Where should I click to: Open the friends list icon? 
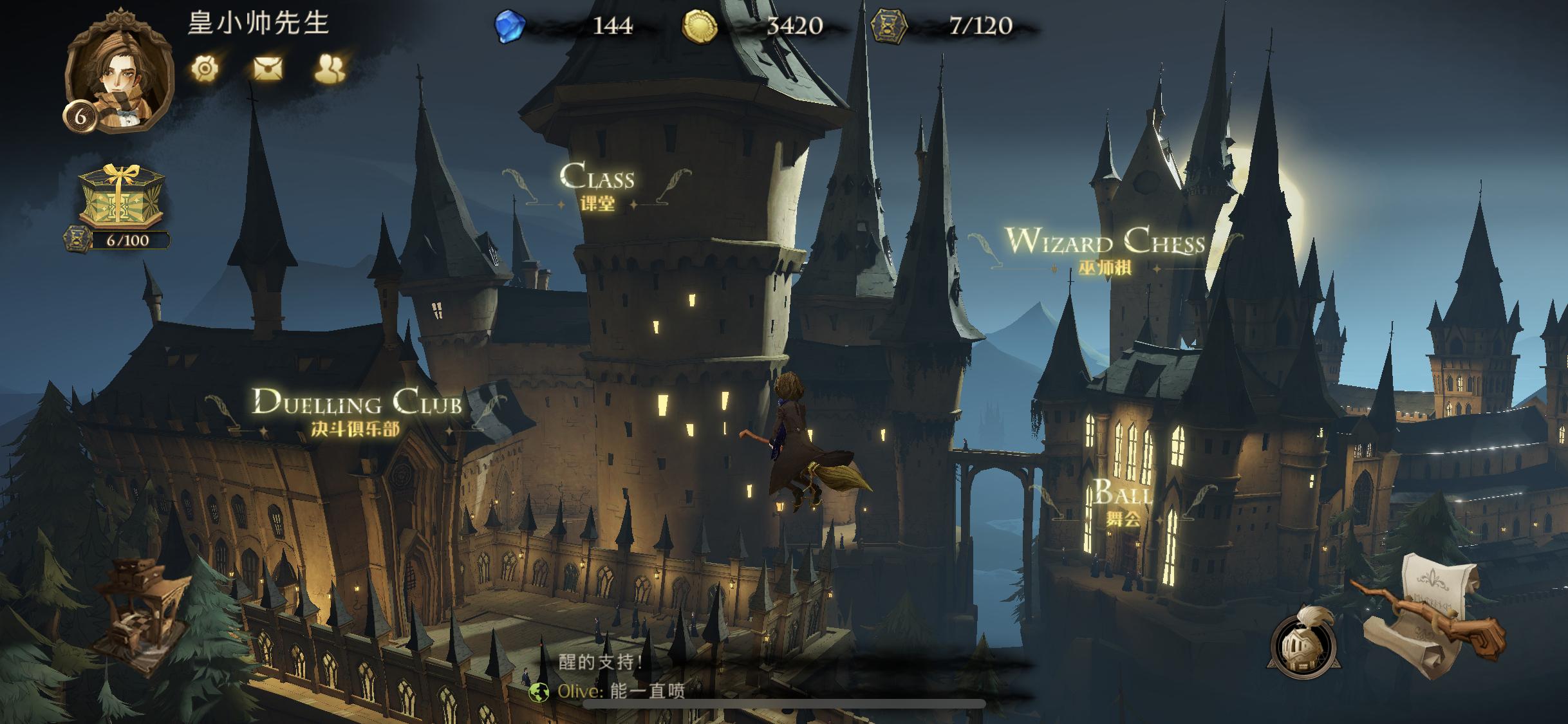point(330,68)
